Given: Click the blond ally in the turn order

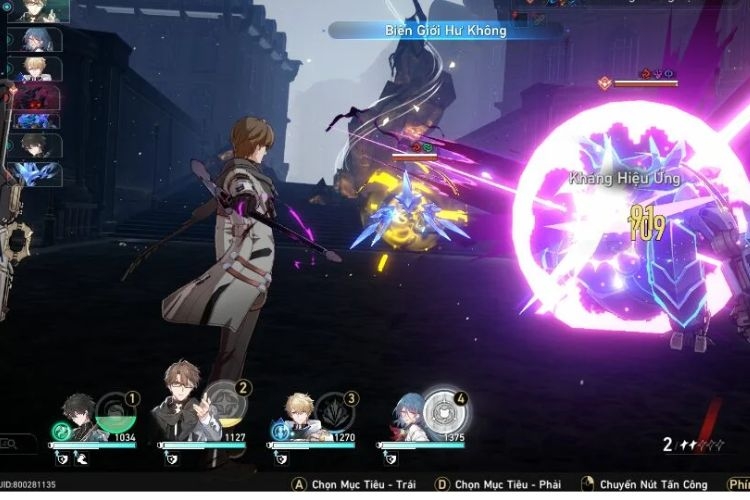Looking at the screenshot, I should click(37, 68).
